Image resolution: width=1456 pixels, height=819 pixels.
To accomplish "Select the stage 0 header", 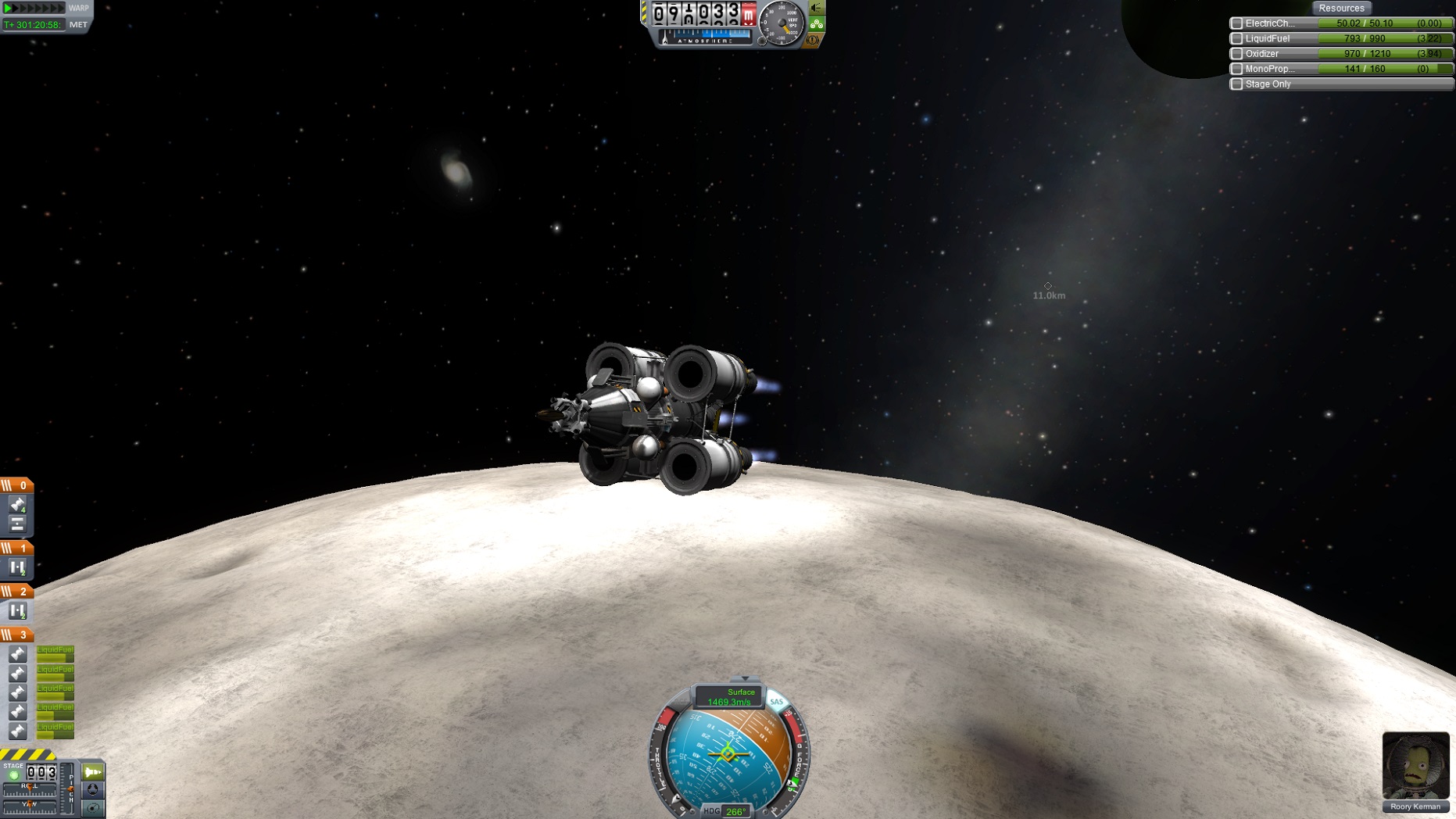I will tap(16, 485).
